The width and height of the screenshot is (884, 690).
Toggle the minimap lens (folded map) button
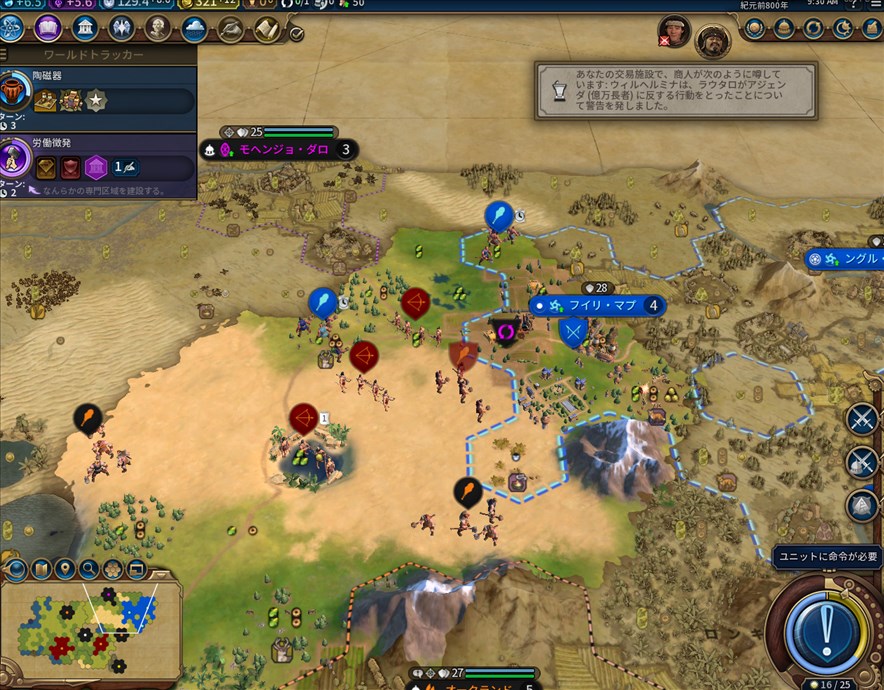(x=41, y=571)
